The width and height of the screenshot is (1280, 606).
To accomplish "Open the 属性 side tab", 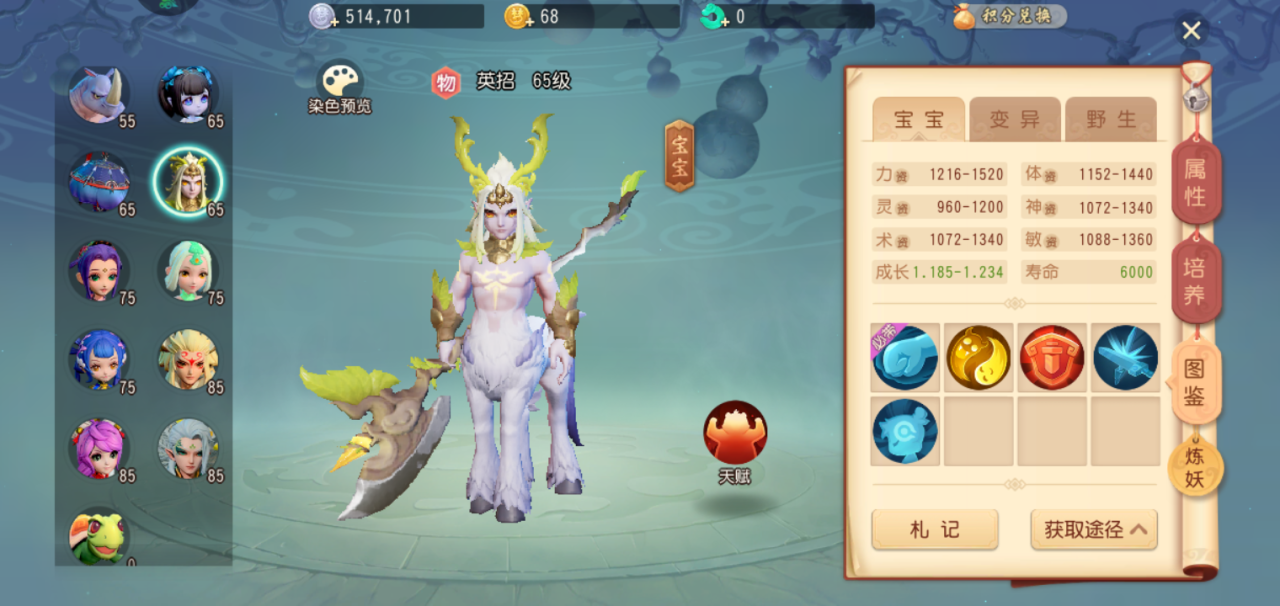I will 1195,183.
